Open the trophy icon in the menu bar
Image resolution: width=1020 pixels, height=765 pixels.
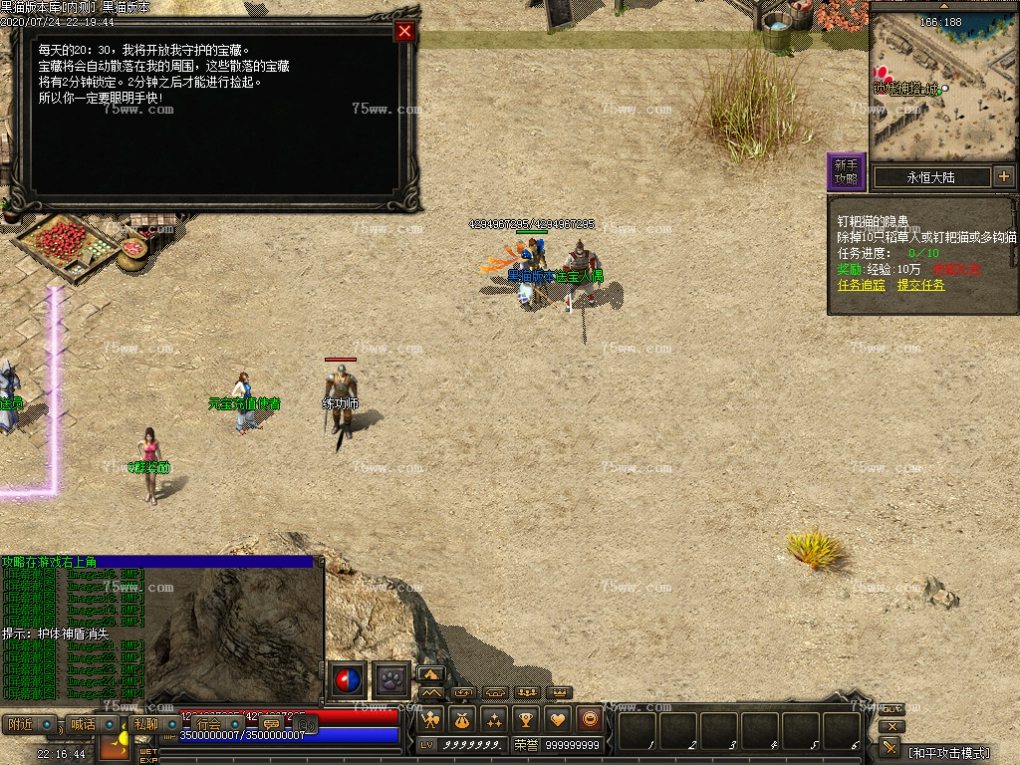(x=526, y=719)
